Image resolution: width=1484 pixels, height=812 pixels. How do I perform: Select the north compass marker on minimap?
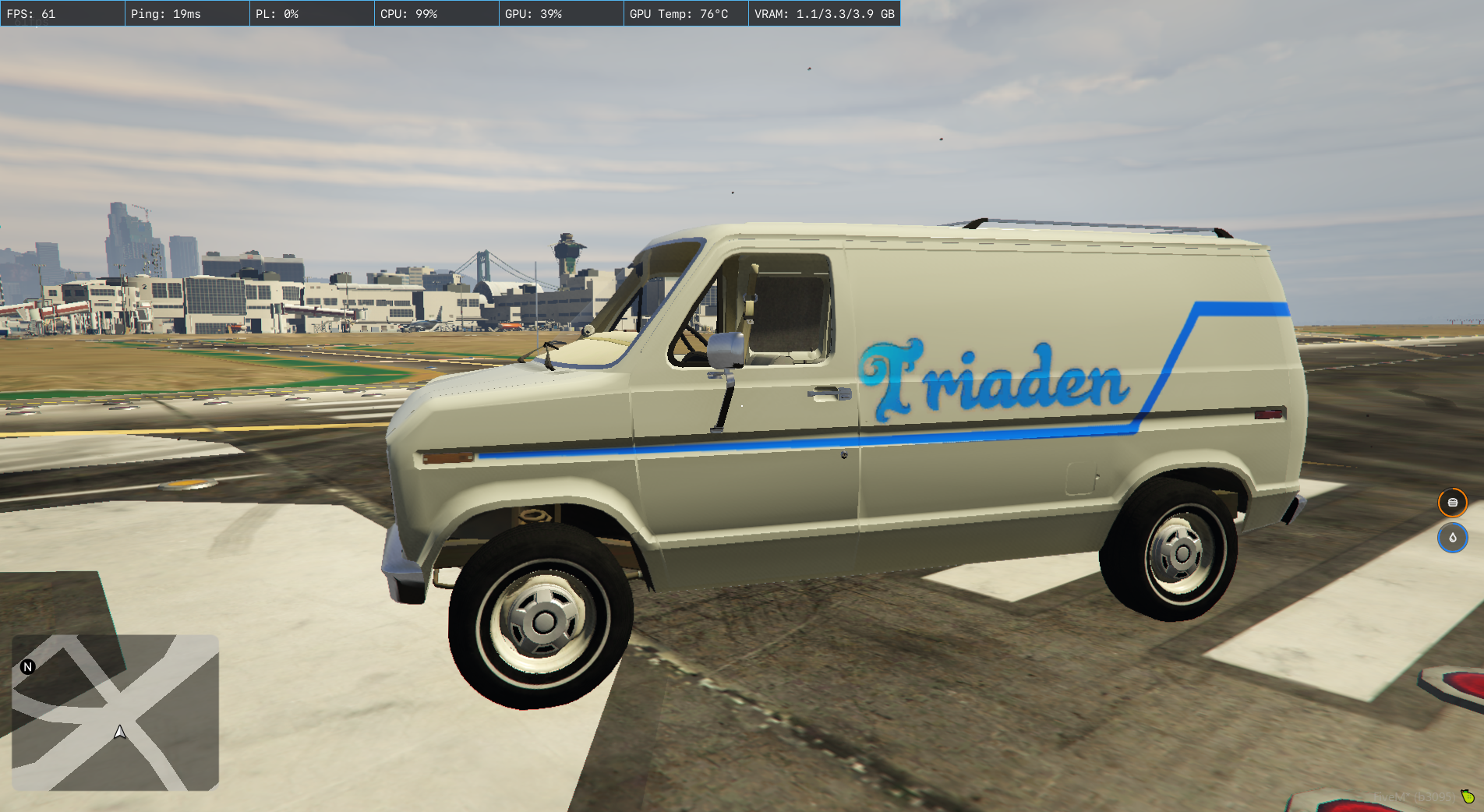(x=28, y=667)
